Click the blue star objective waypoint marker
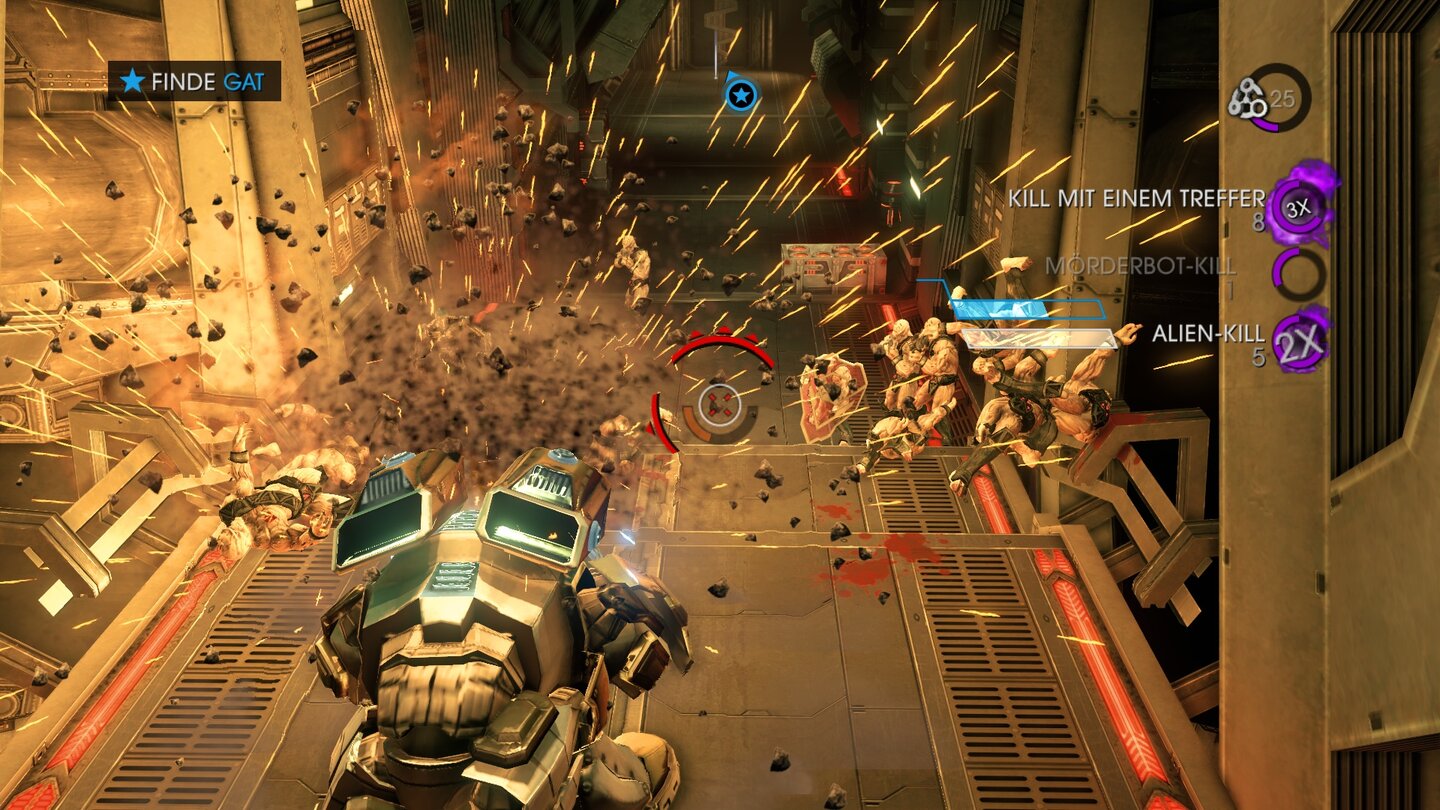 coord(740,95)
